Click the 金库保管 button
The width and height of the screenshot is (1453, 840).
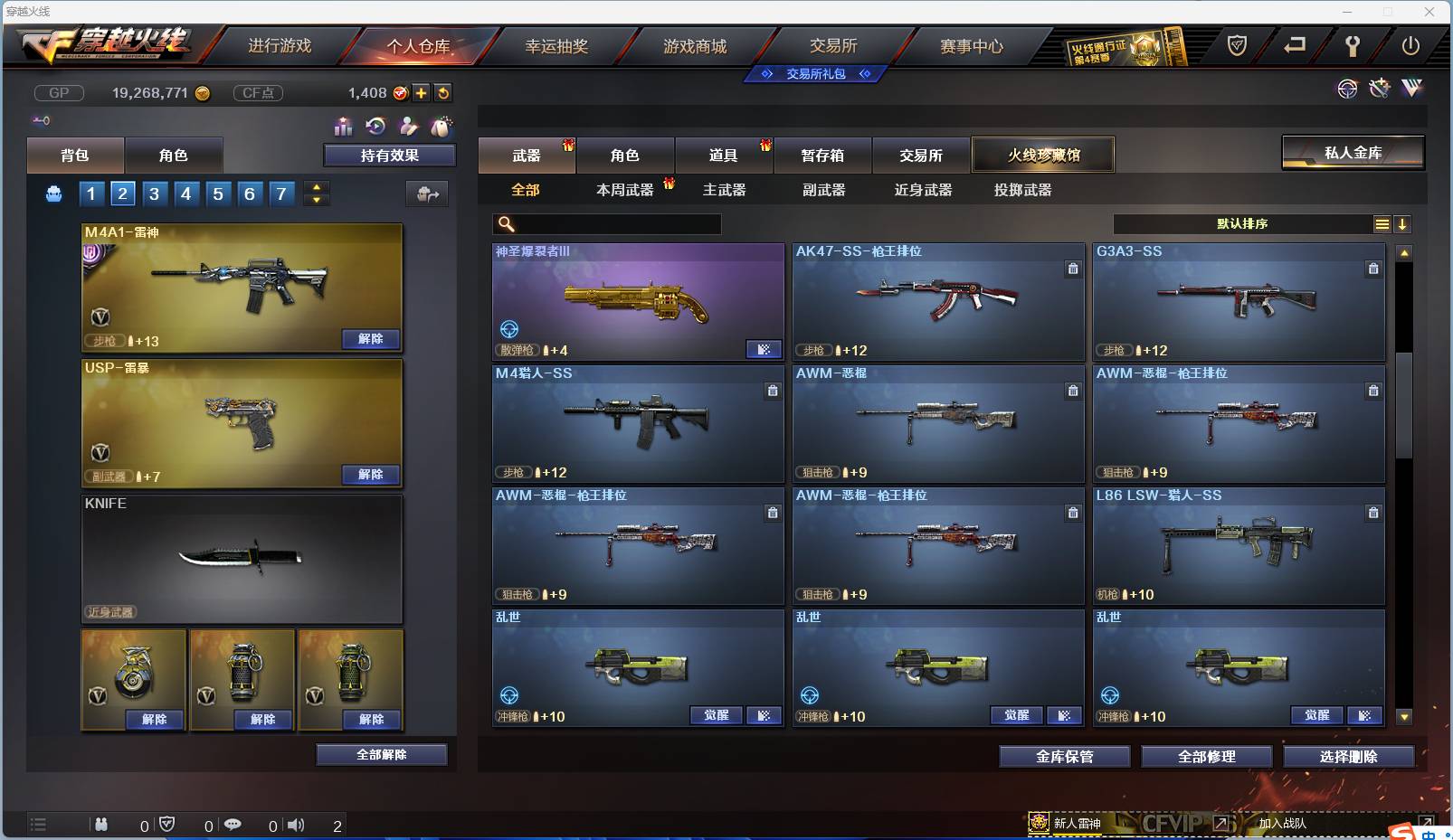[1065, 757]
